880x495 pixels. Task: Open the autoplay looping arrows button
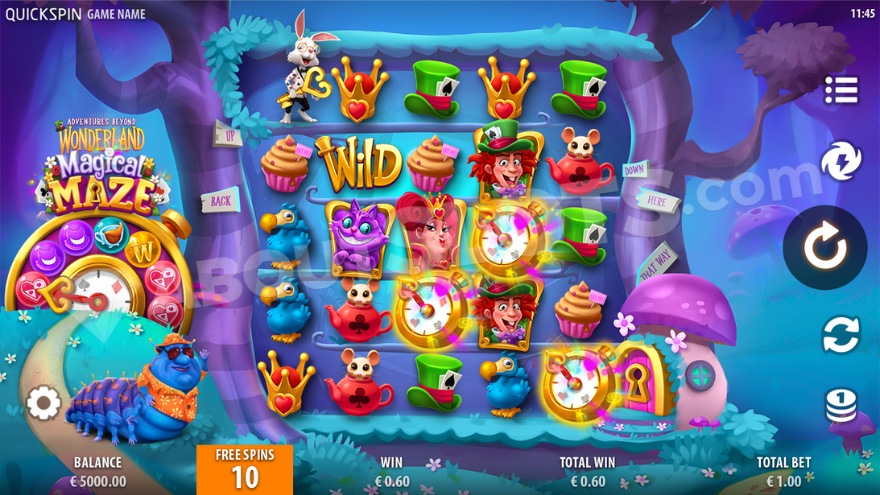841,334
